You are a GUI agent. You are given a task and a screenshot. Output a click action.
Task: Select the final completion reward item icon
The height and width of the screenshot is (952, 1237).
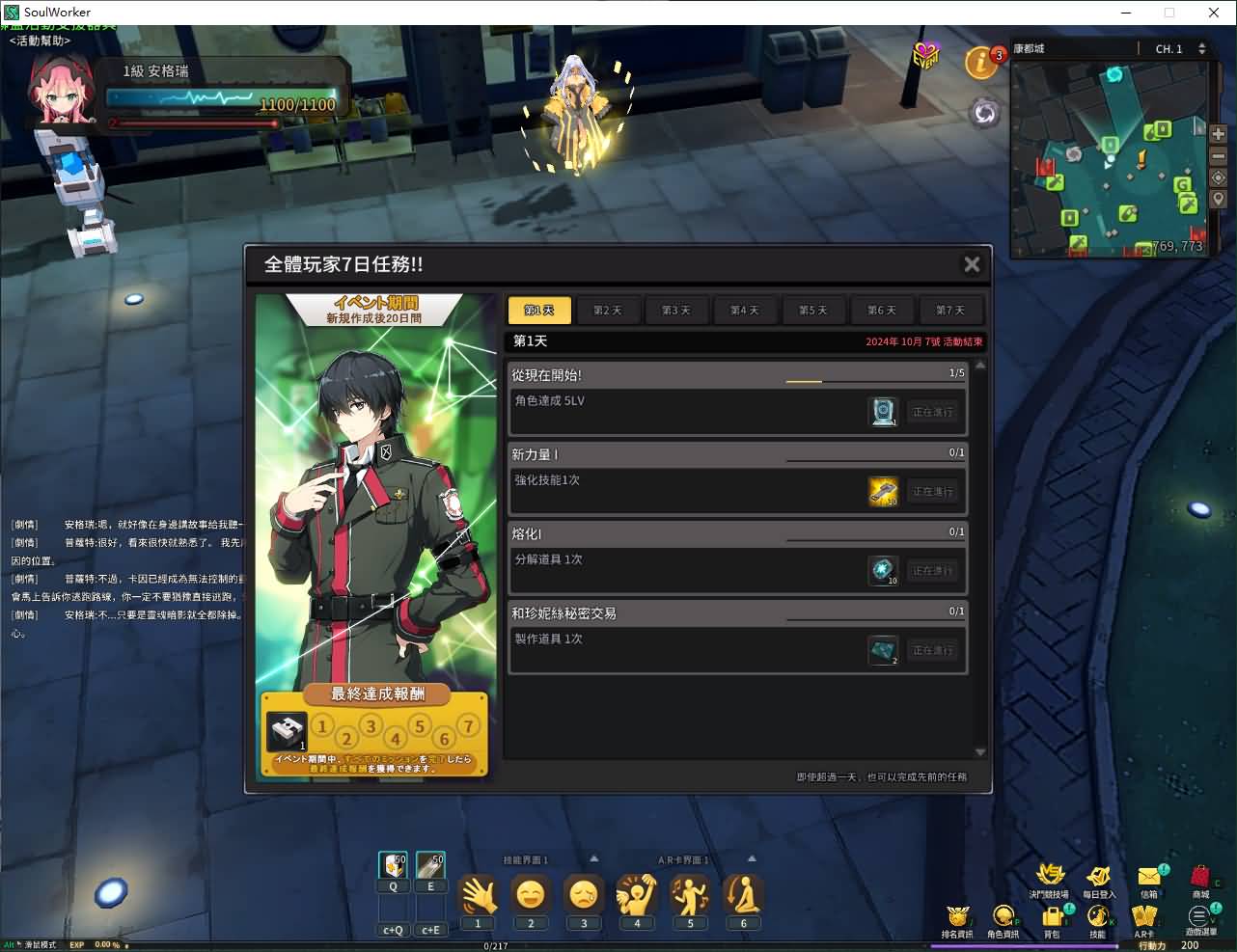pos(288,732)
